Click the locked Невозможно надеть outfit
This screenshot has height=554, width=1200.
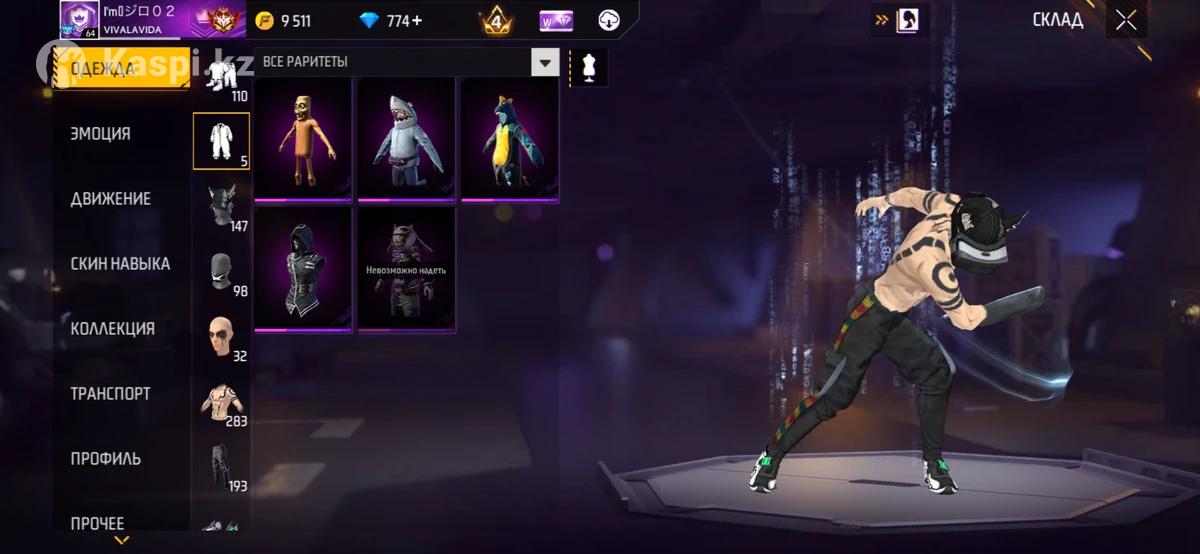407,268
